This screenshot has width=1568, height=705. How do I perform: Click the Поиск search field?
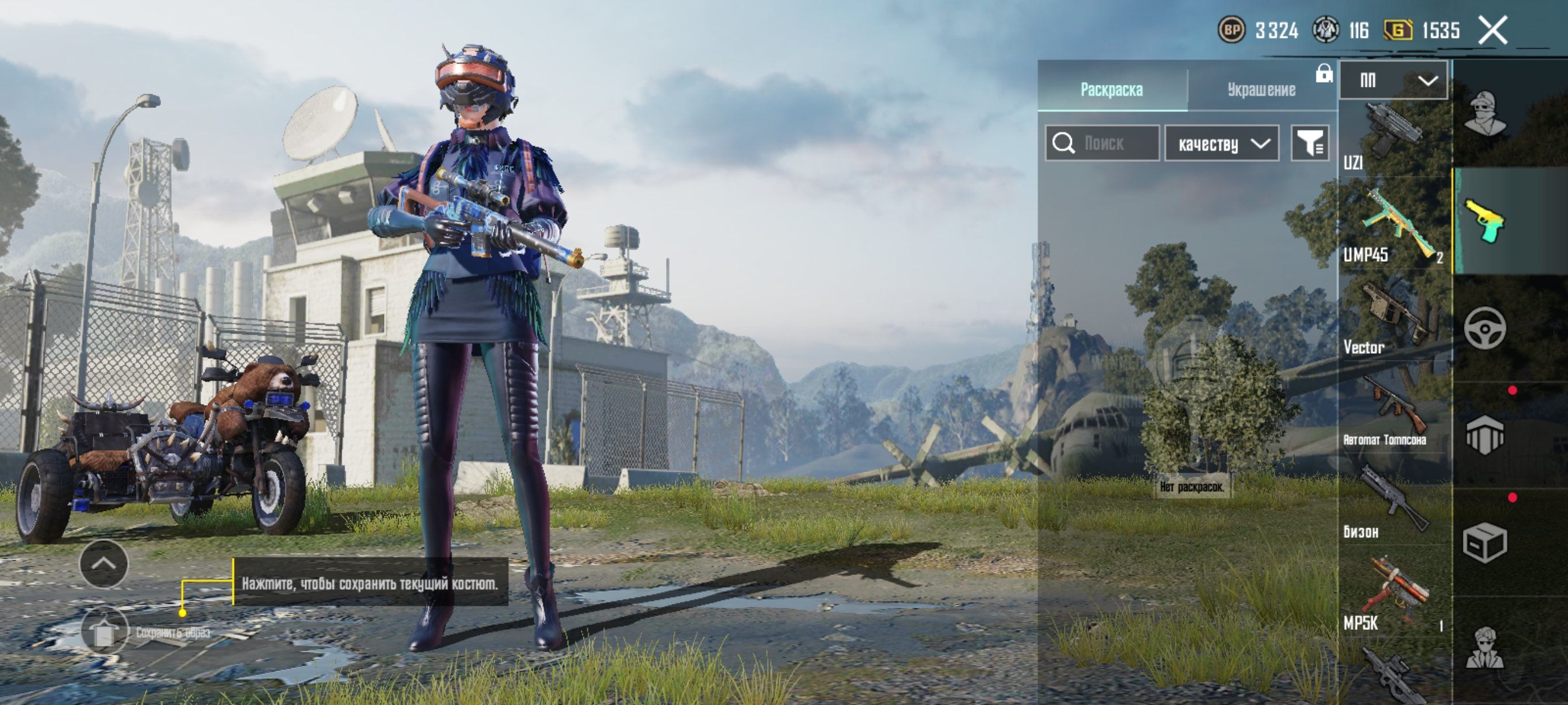click(x=1103, y=143)
